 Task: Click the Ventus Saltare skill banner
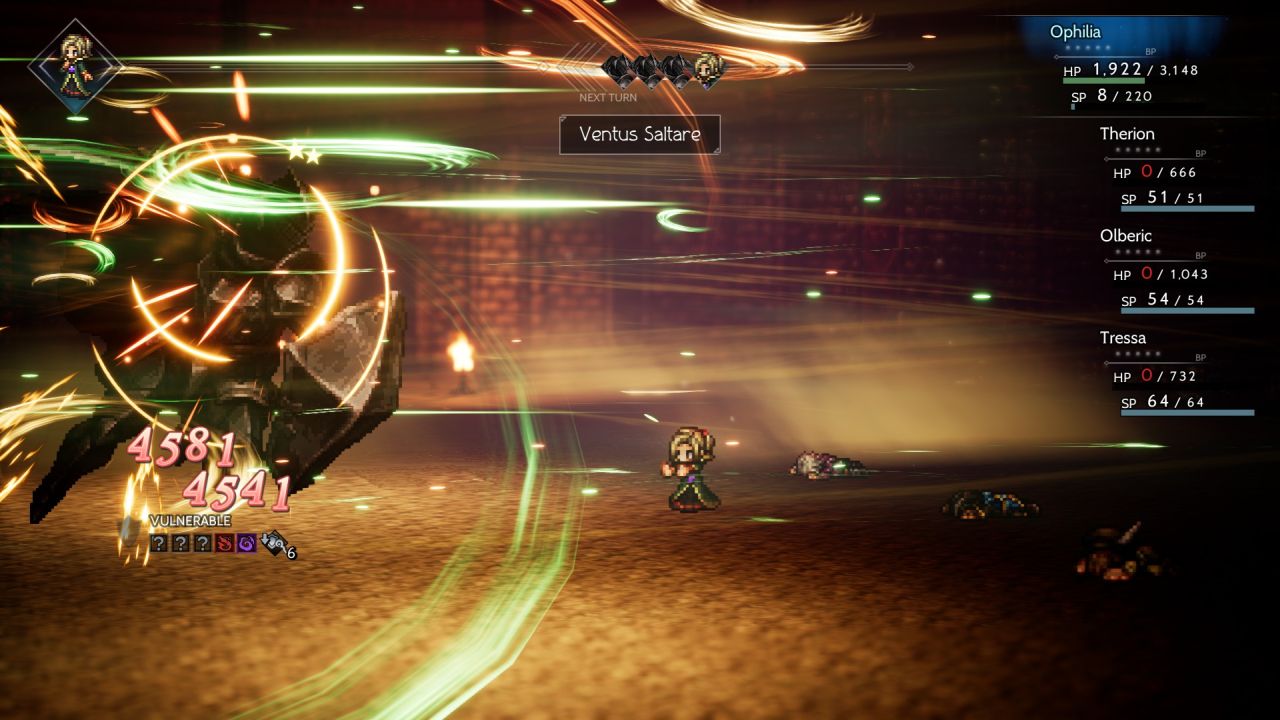pyautogui.click(x=639, y=134)
